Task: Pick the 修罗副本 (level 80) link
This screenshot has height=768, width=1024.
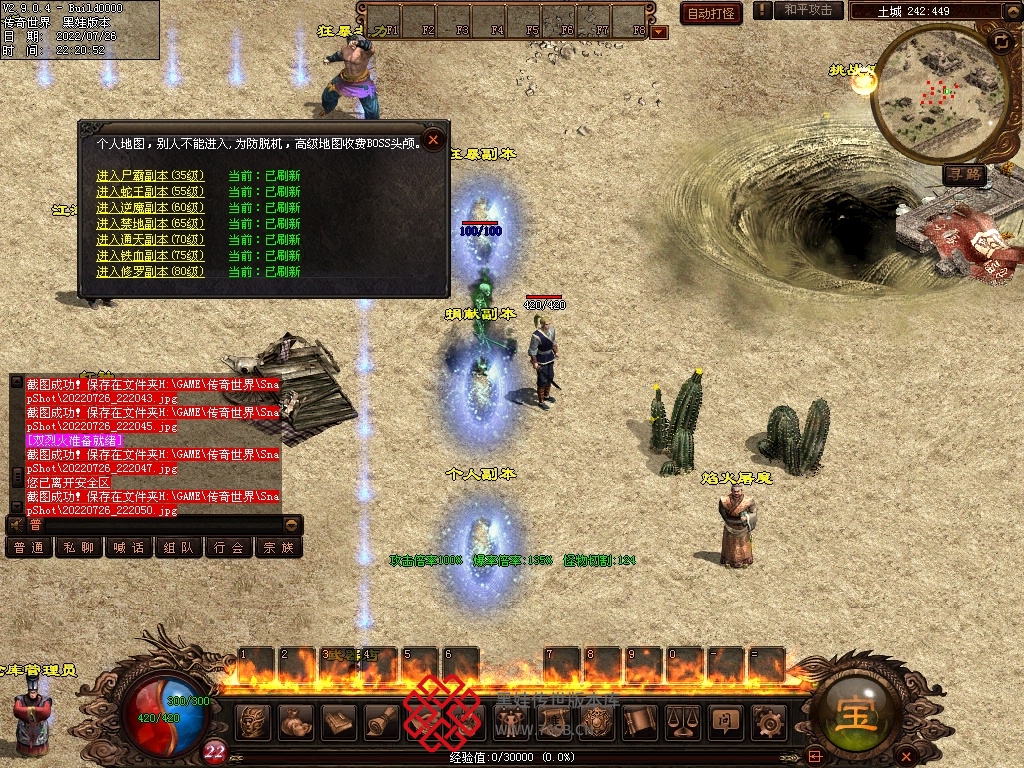Action: [x=150, y=272]
